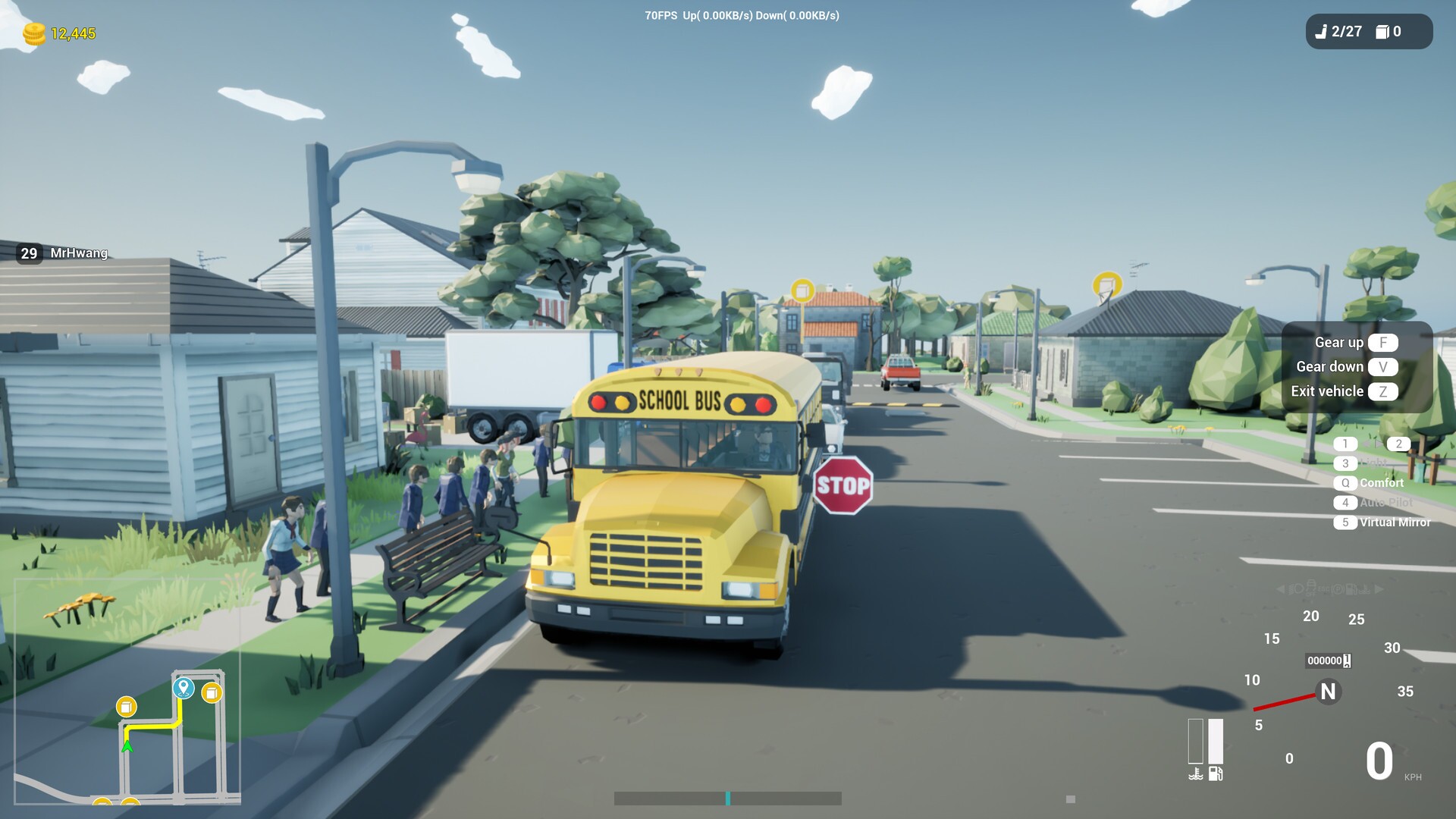Click left arrow between hotkeys 1 and 2
Screen dimensions: 1456x819
1369,443
